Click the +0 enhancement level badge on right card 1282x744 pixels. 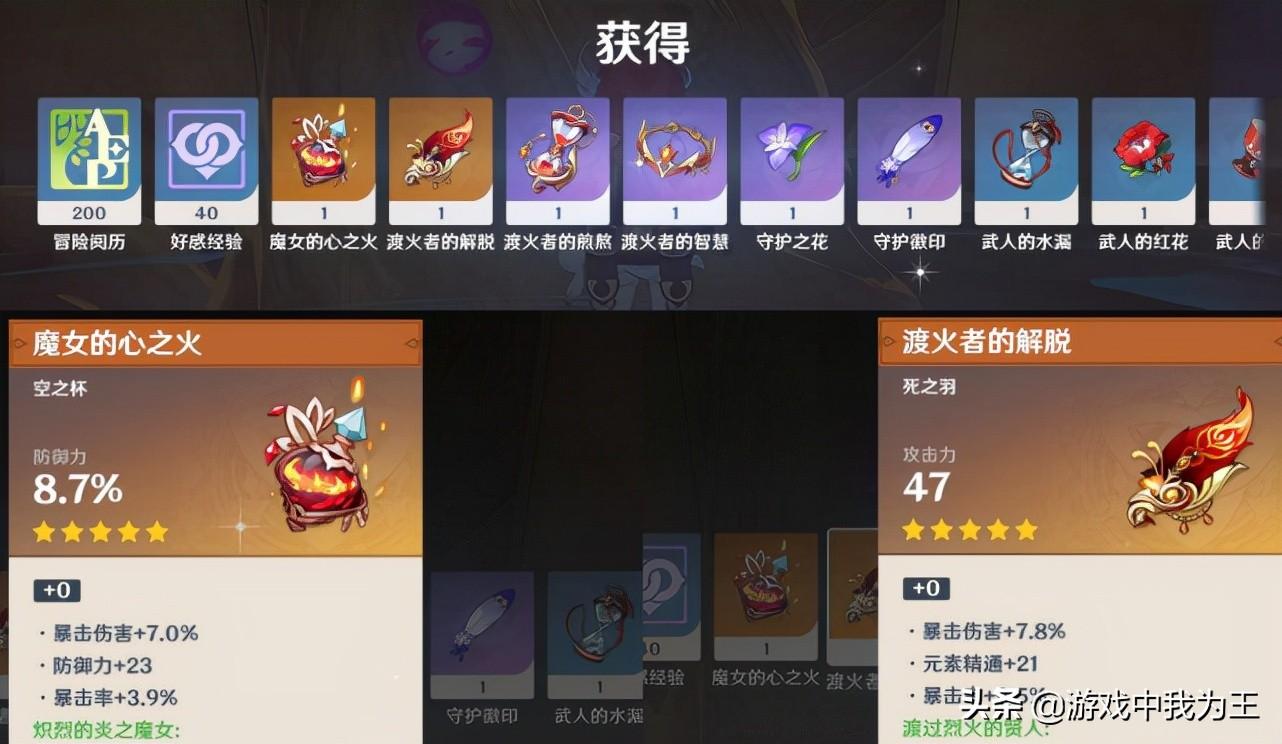tap(927, 589)
